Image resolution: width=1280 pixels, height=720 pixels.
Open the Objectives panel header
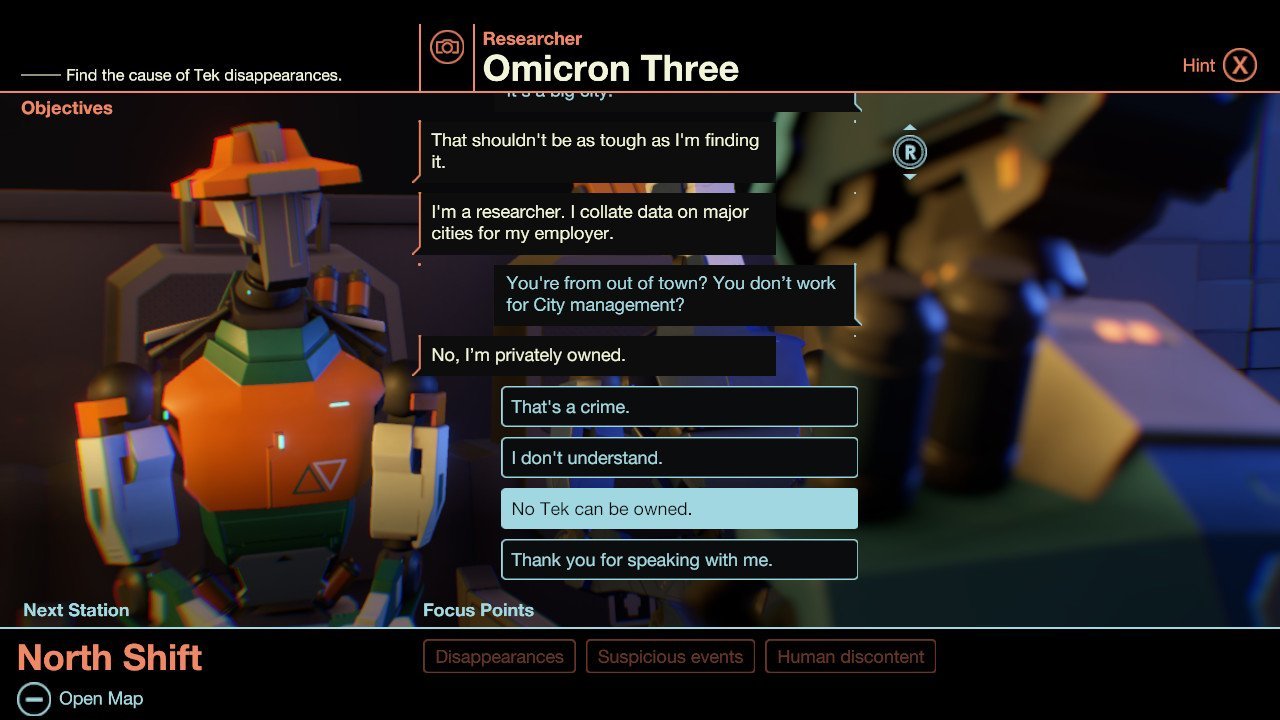pyautogui.click(x=66, y=107)
